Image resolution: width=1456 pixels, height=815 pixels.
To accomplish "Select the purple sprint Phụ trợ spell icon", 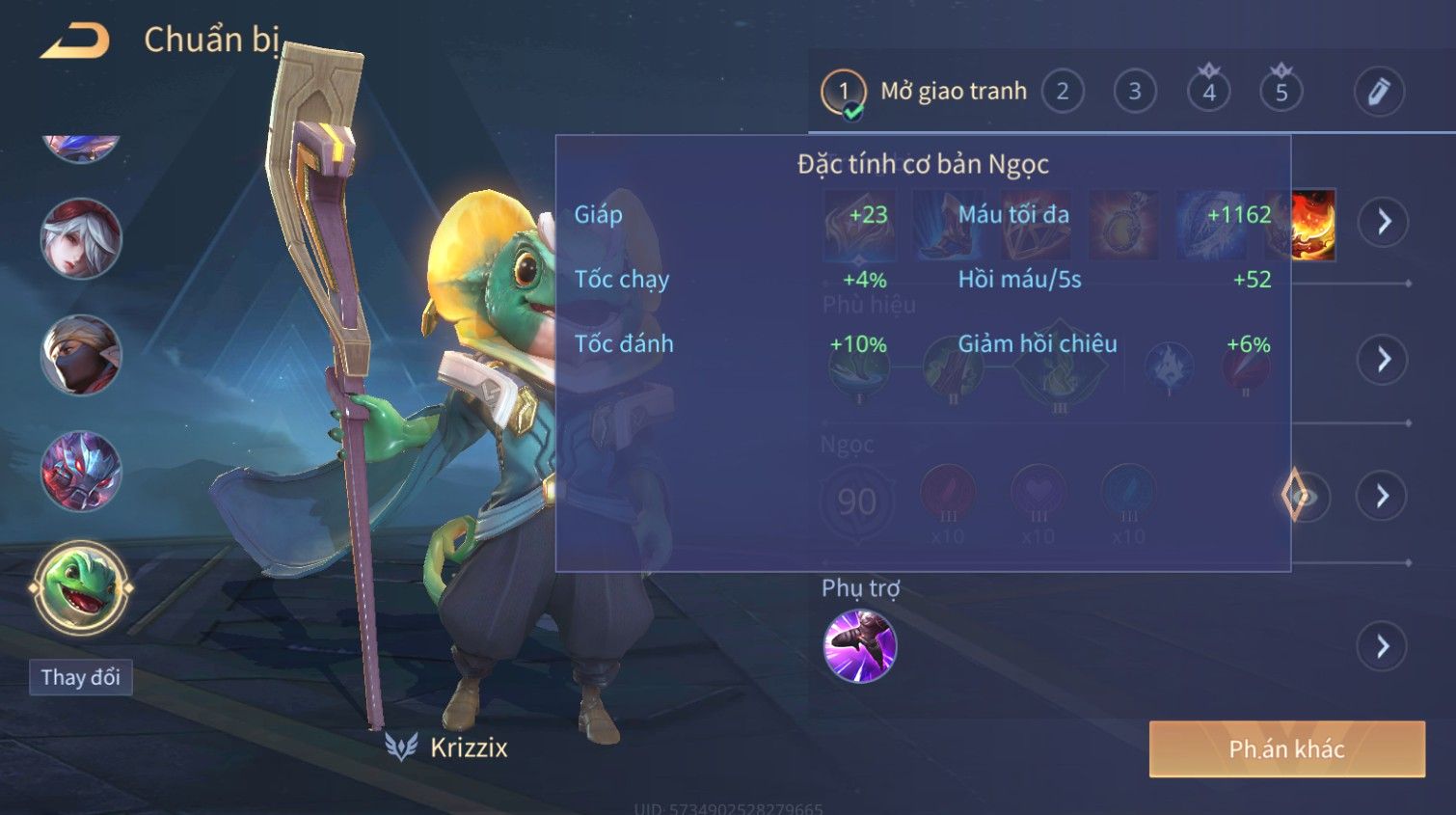I will click(x=860, y=646).
